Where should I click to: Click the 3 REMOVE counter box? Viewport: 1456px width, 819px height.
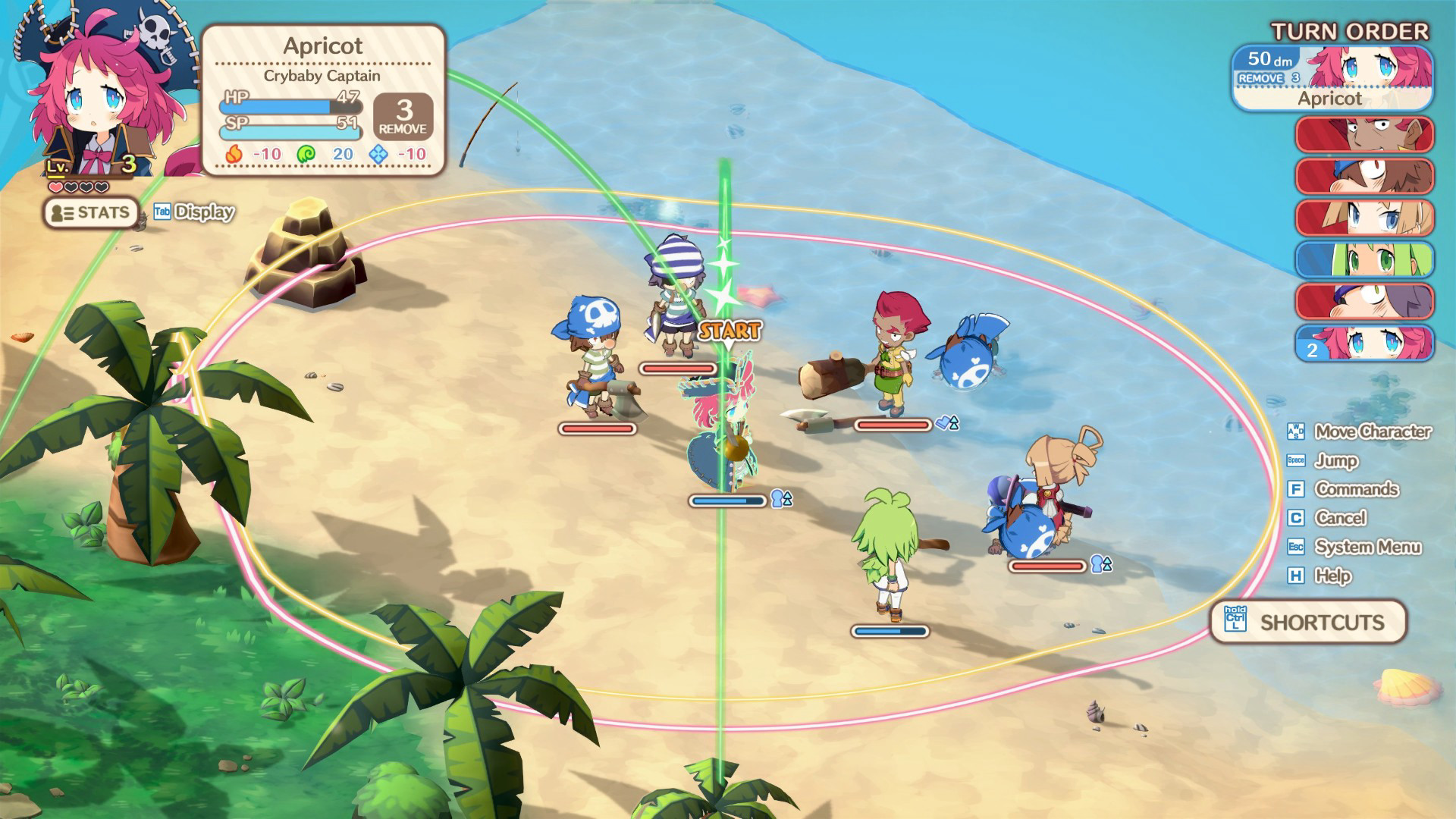403,116
